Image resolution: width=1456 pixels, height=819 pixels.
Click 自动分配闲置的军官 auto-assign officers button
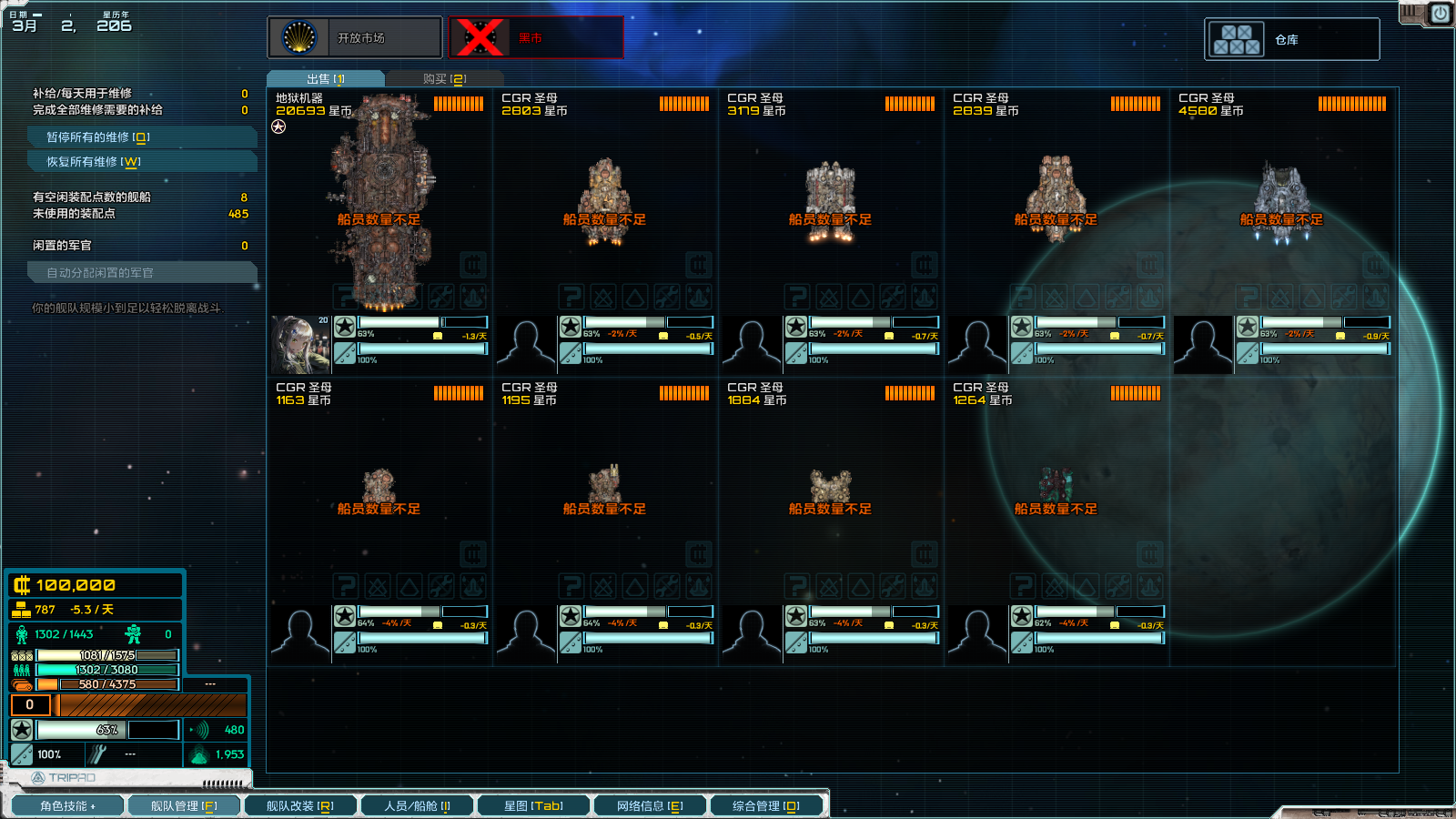click(x=142, y=273)
